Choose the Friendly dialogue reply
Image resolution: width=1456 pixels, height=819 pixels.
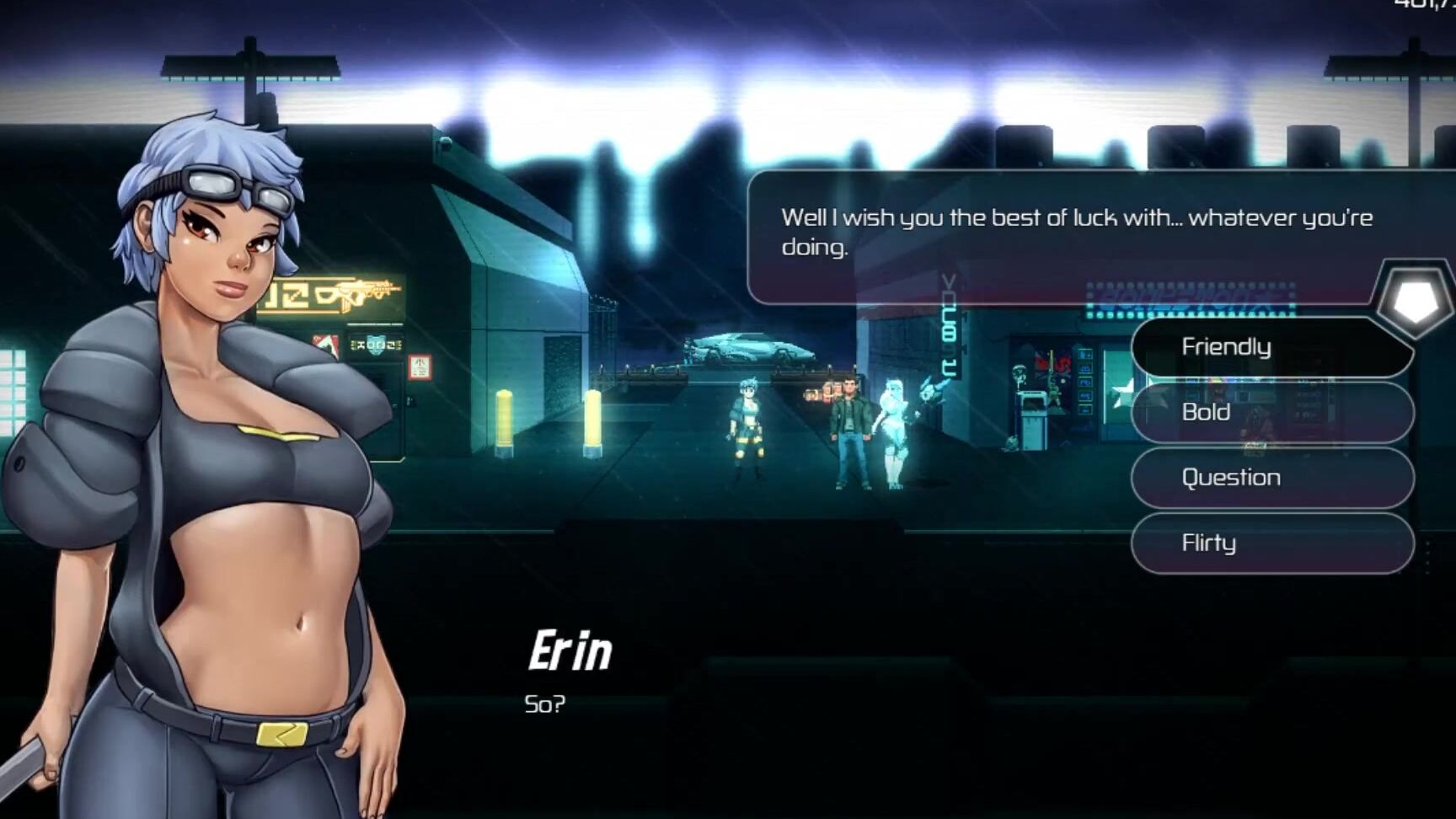[1271, 347]
